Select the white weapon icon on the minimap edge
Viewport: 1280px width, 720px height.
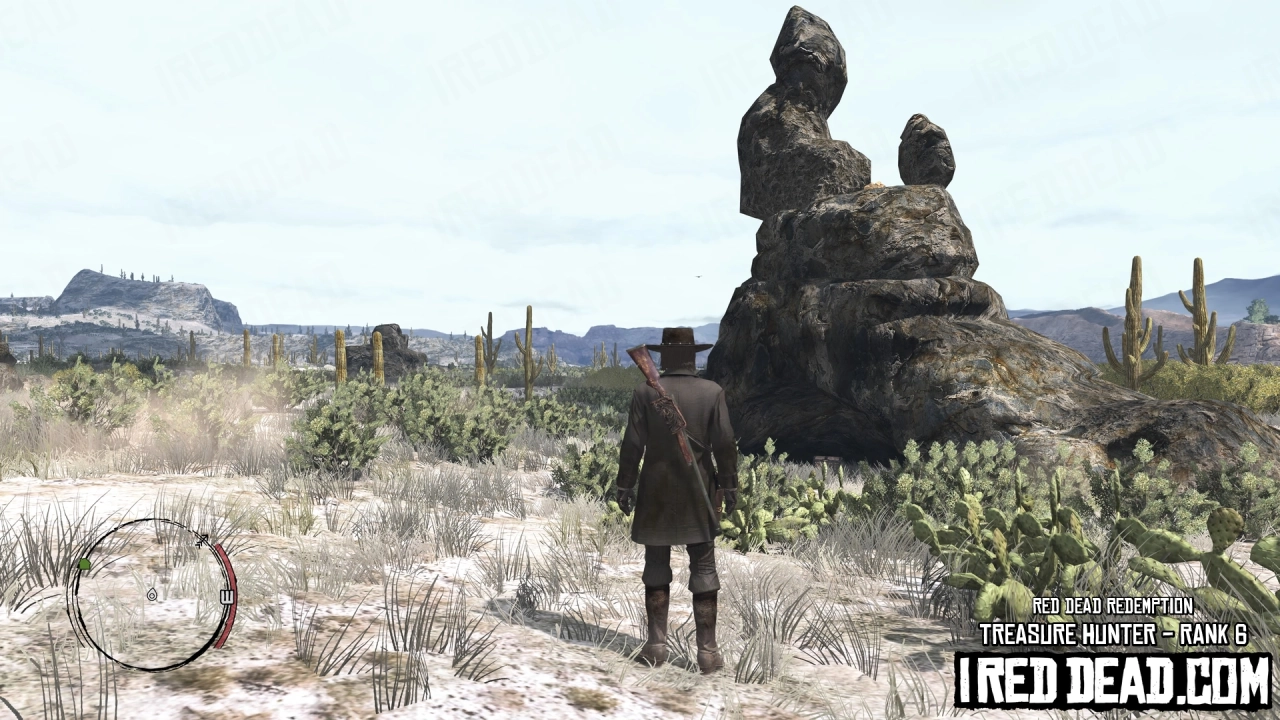point(227,594)
